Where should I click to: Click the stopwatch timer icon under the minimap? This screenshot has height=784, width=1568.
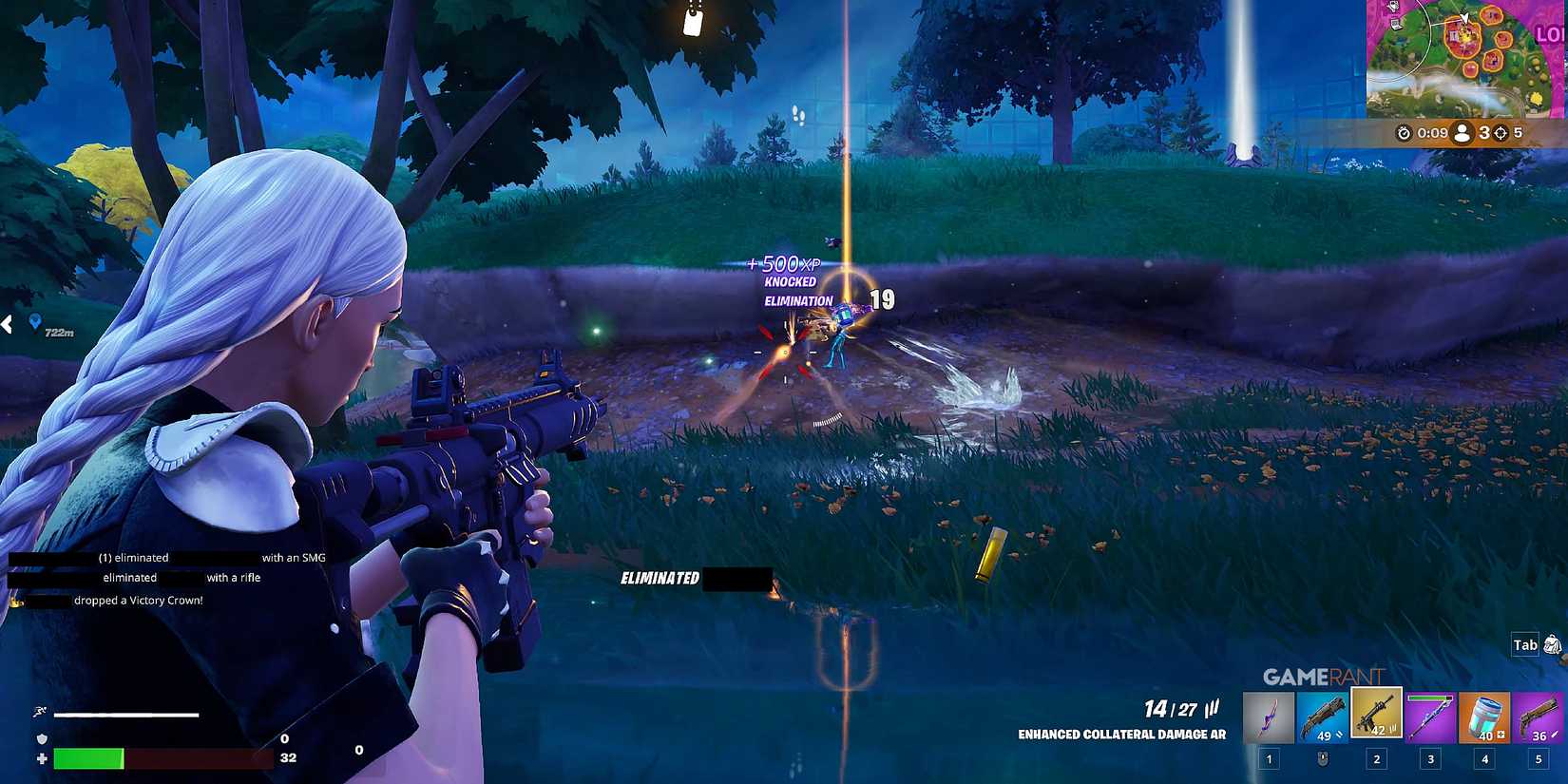(x=1404, y=133)
